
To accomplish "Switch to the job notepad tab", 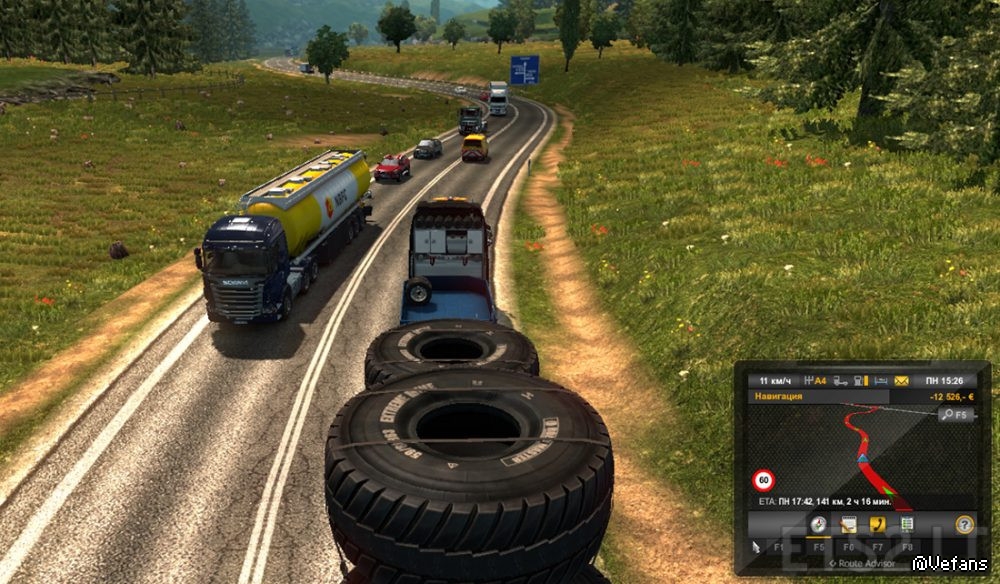I will tap(848, 524).
